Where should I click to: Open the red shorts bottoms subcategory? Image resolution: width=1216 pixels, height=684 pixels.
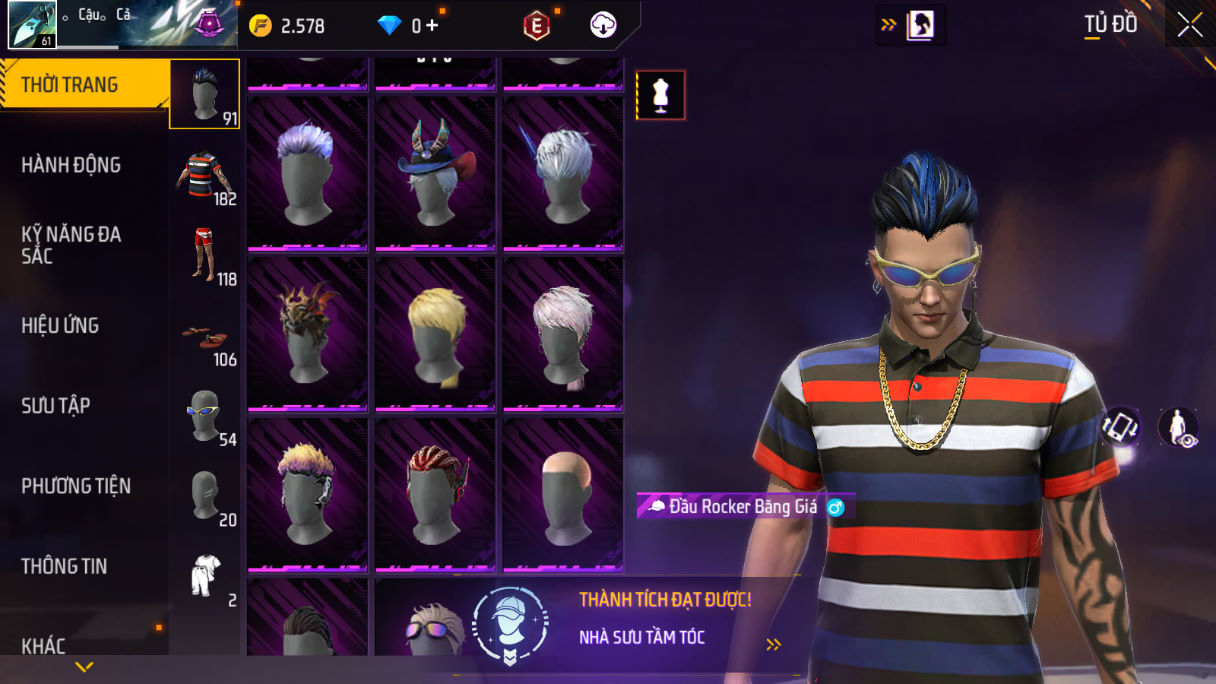coord(205,255)
